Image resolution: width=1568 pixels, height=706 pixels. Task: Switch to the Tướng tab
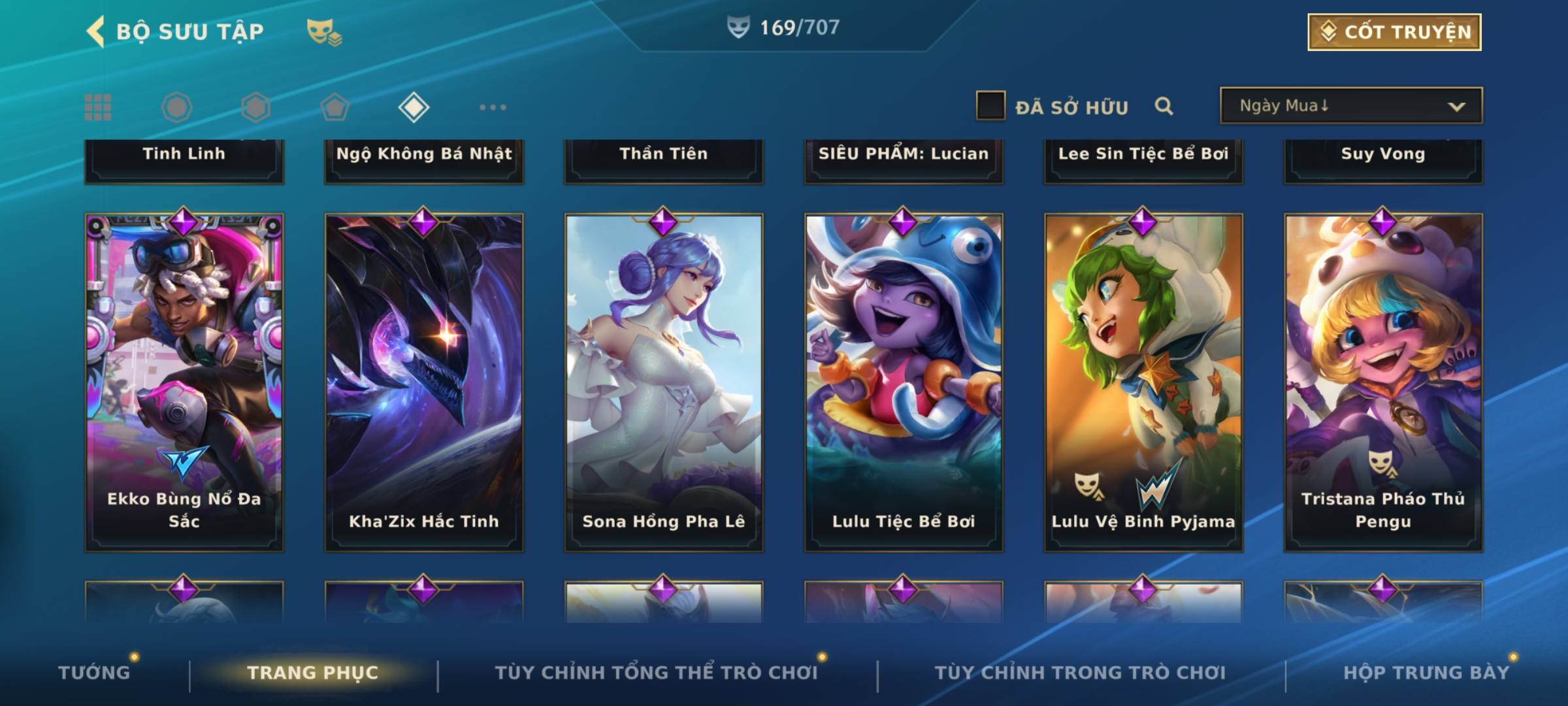(95, 673)
